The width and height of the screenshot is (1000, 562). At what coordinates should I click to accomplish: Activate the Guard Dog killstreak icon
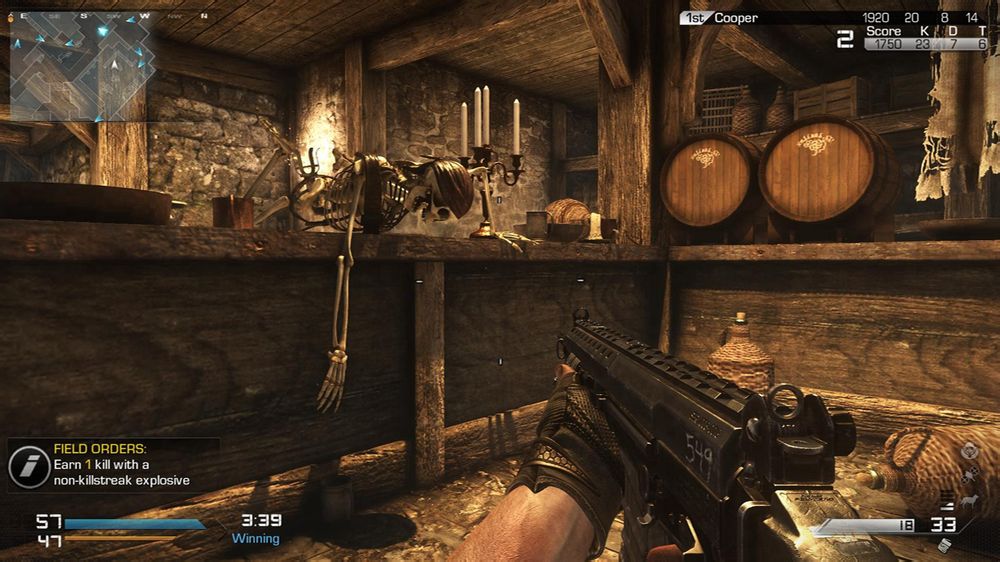pos(969,498)
